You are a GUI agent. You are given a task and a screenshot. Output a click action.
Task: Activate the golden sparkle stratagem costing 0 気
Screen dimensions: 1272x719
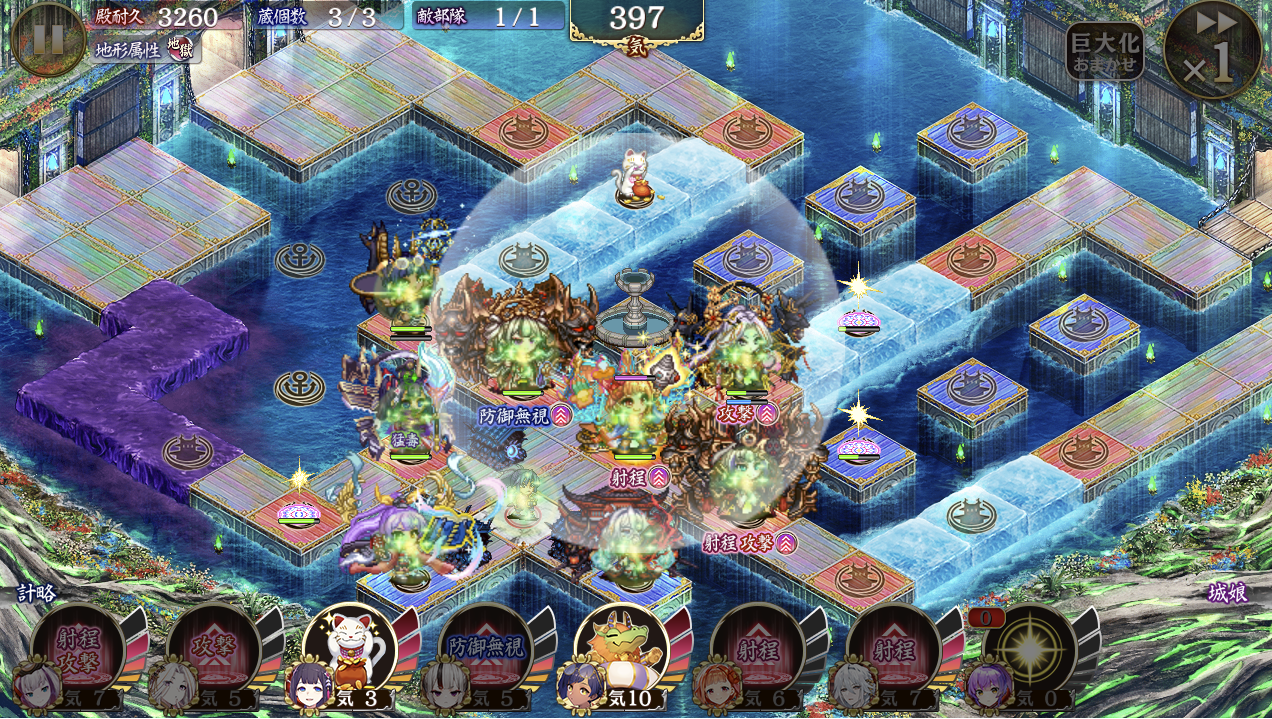click(x=1029, y=651)
